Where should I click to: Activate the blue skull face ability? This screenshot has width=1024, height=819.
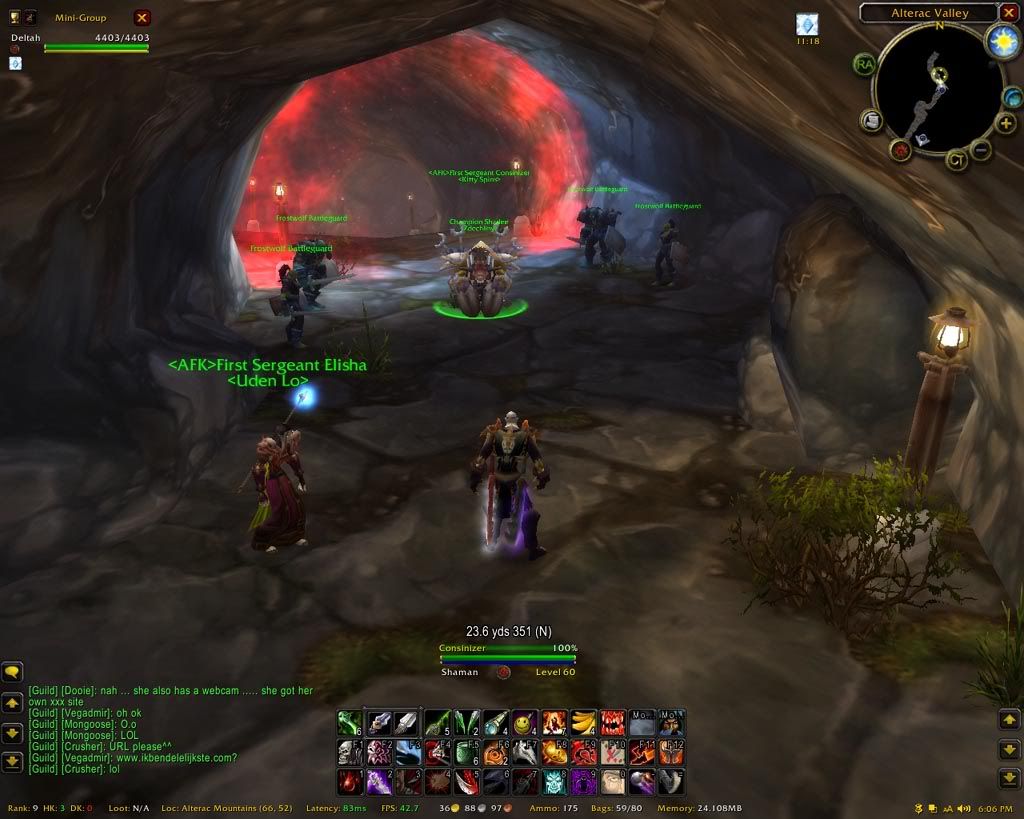554,782
